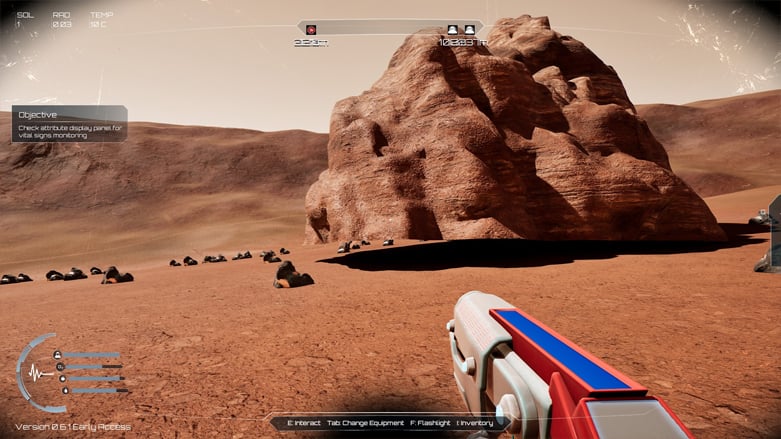This screenshot has height=439, width=781.
Task: Open the Objective tracker panel
Action: coord(69,124)
